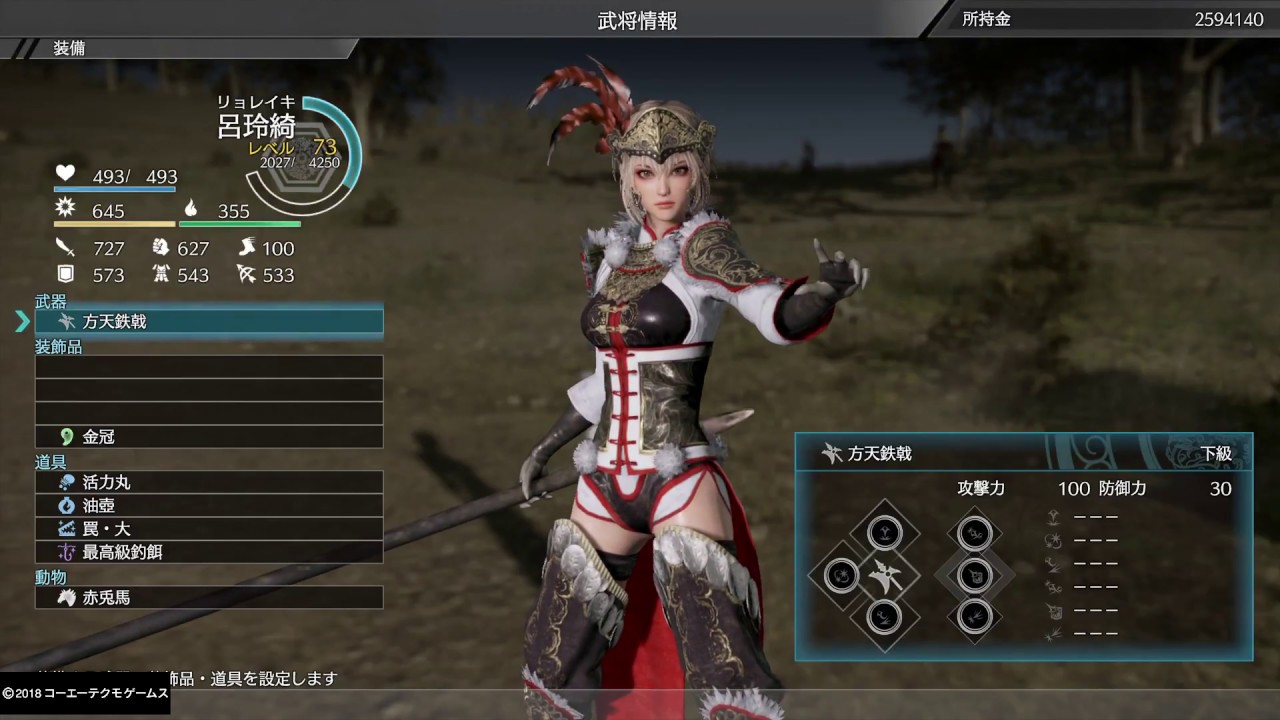This screenshot has width=1280, height=720.
Task: Toggle the bottom gem slot in the weapon panel
Action: click(x=884, y=618)
